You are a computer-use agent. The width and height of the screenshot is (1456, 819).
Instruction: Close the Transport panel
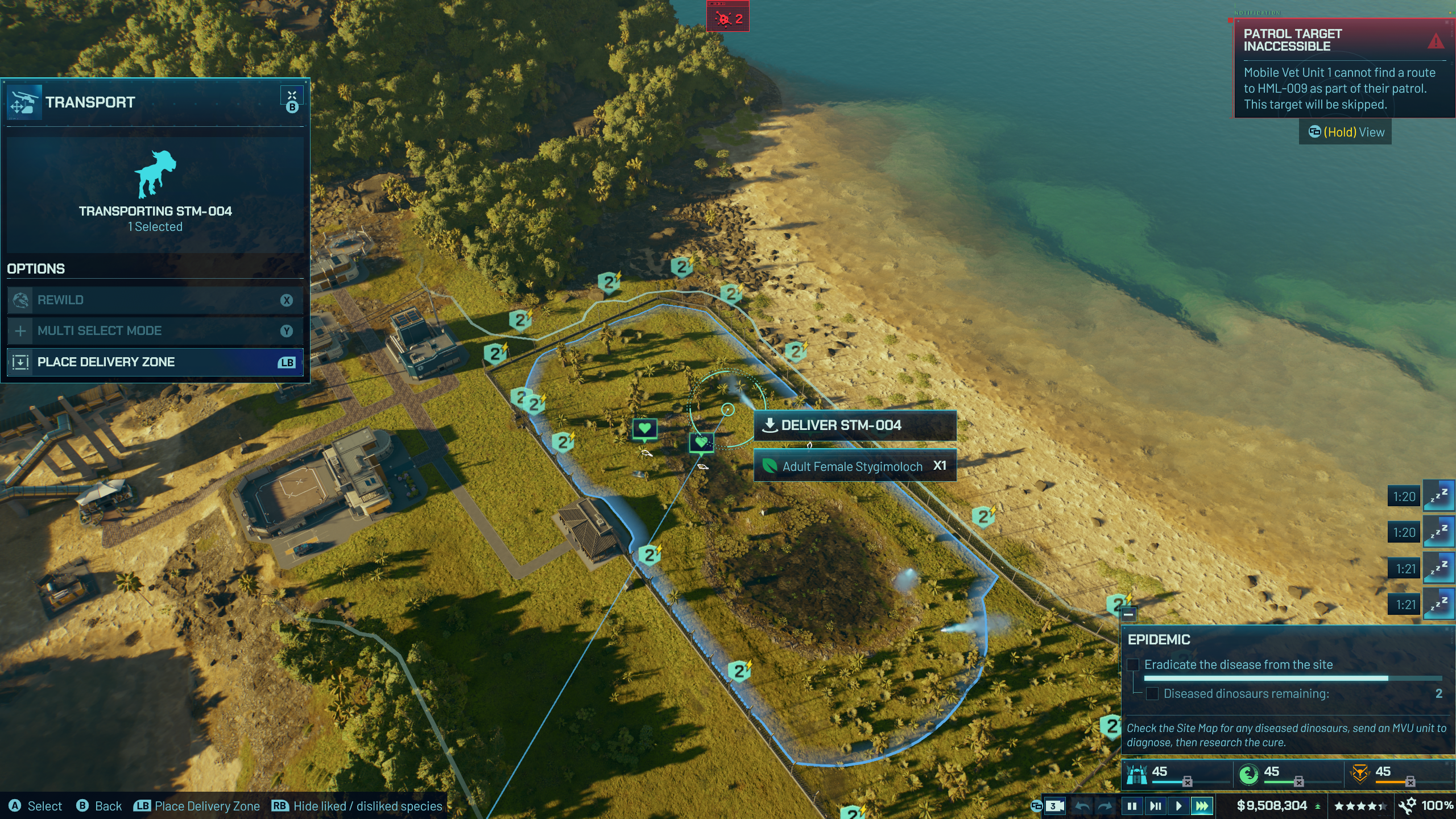(x=292, y=96)
